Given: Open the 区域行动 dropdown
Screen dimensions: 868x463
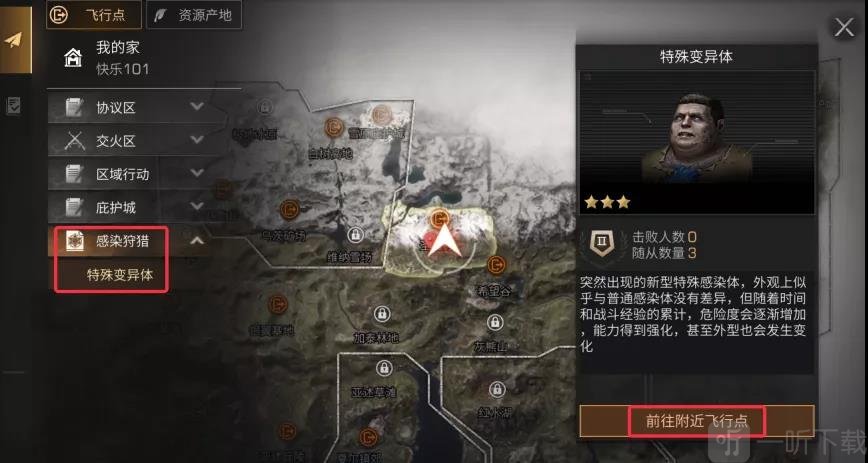Looking at the screenshot, I should (196, 173).
